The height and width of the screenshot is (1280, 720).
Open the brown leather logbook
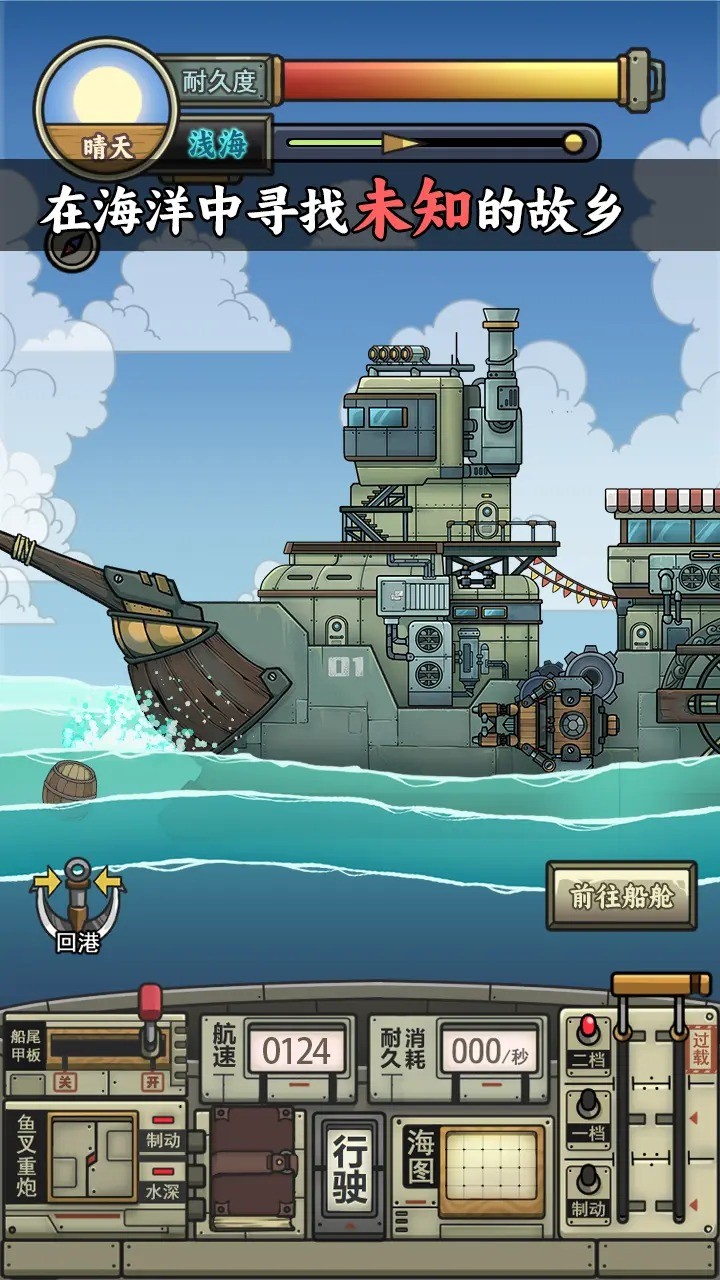click(x=253, y=1168)
